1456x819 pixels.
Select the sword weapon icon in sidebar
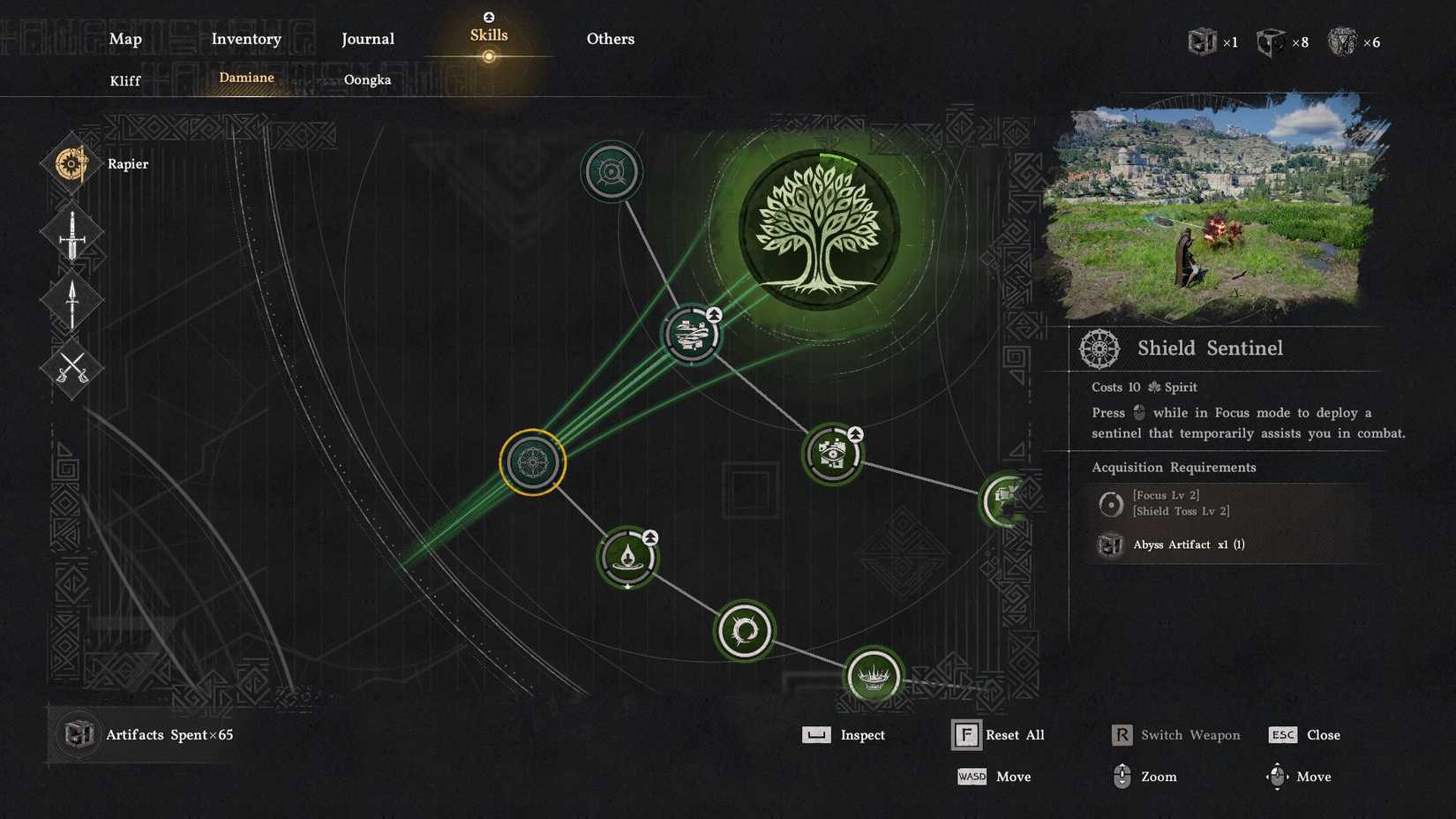[x=71, y=234]
